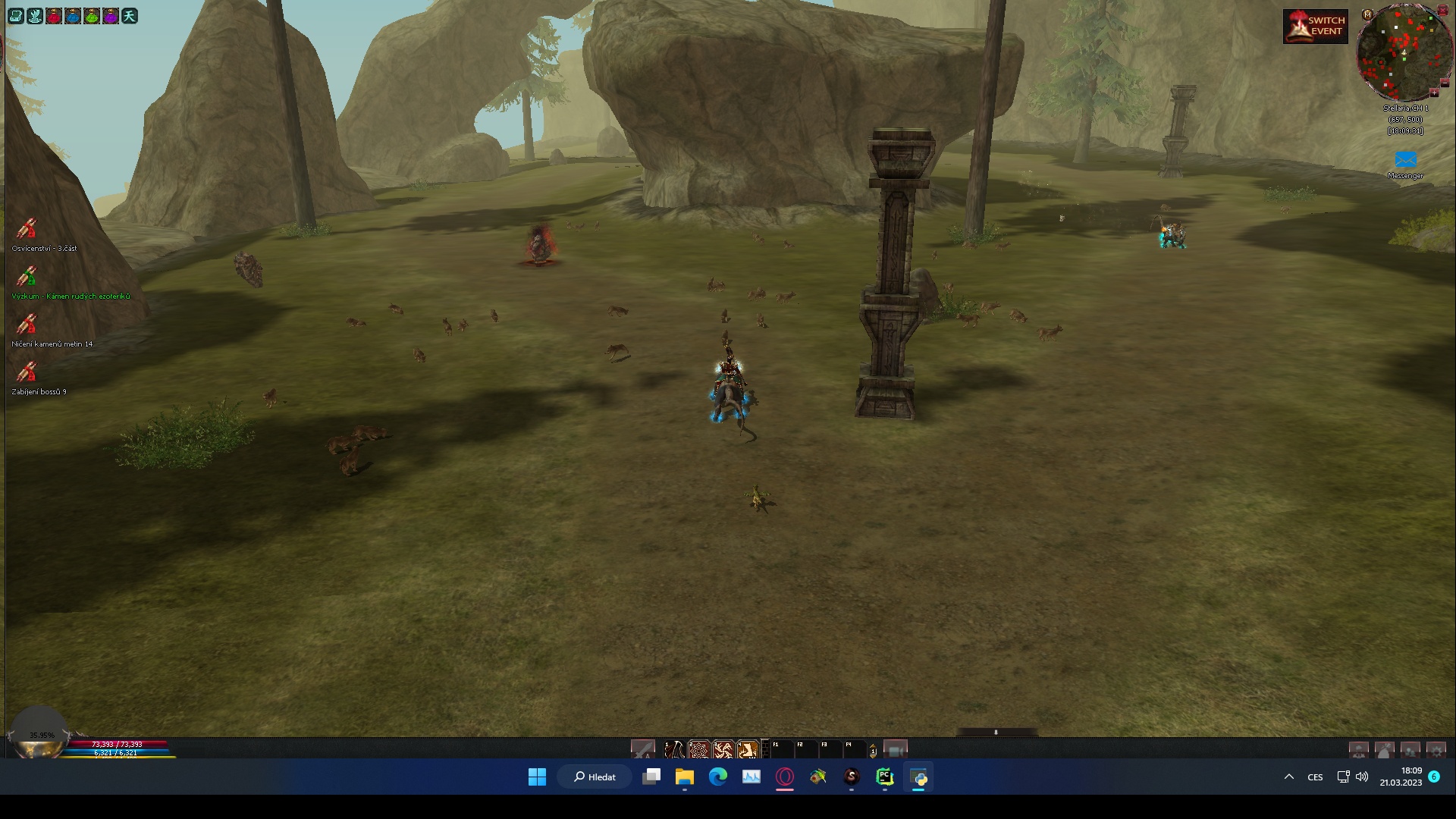Click the blue potion buff icon
Image resolution: width=1456 pixels, height=819 pixels.
tap(73, 16)
